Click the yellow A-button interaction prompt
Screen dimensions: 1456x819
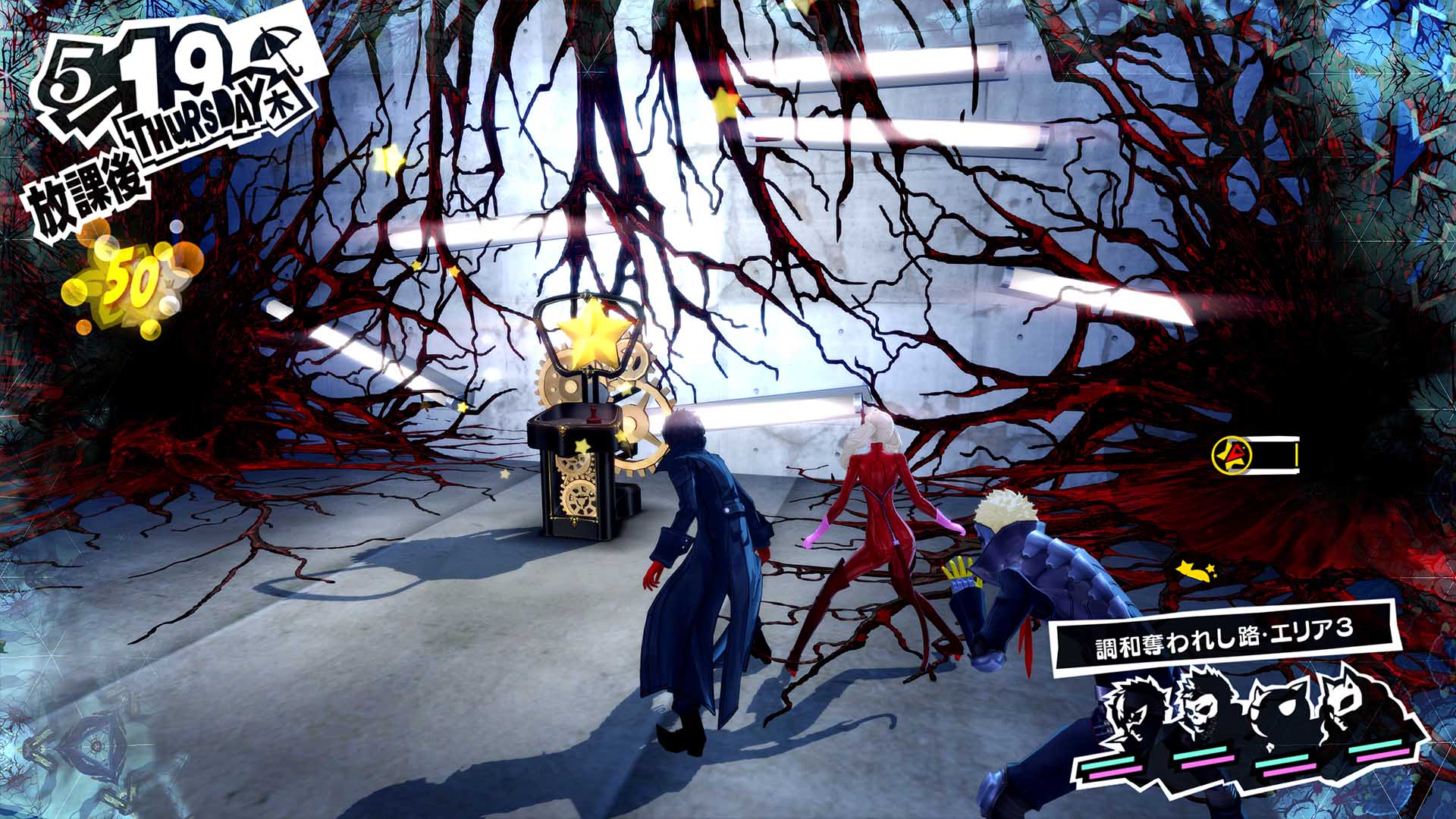point(1232,456)
